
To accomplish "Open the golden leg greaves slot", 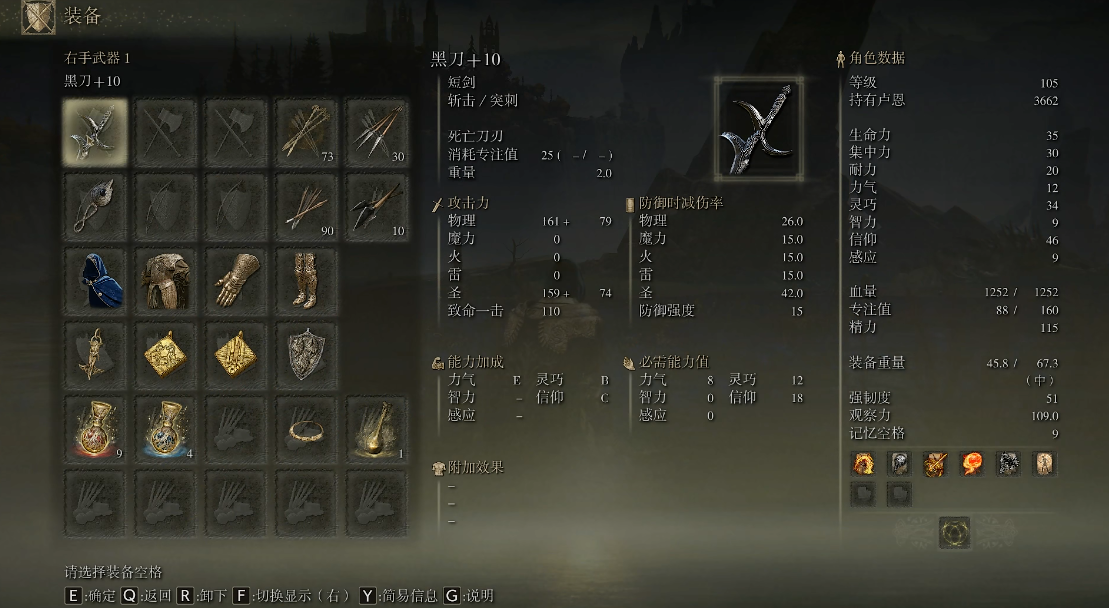I will click(306, 279).
